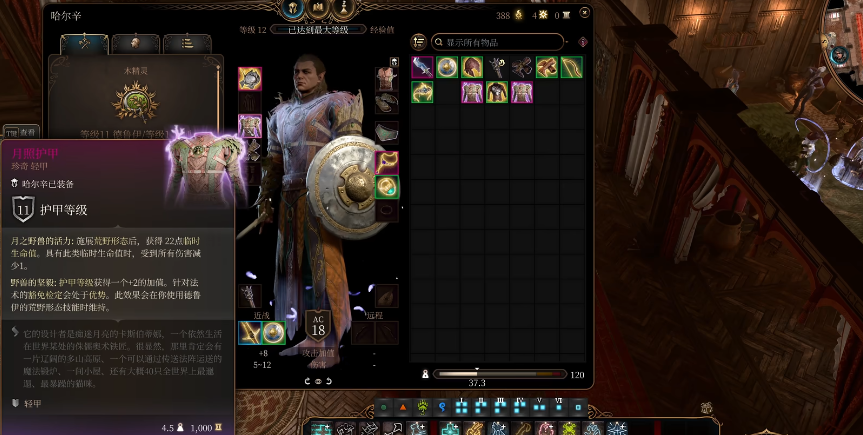Select the equipped amulet slot
The height and width of the screenshot is (435, 863).
click(387, 162)
